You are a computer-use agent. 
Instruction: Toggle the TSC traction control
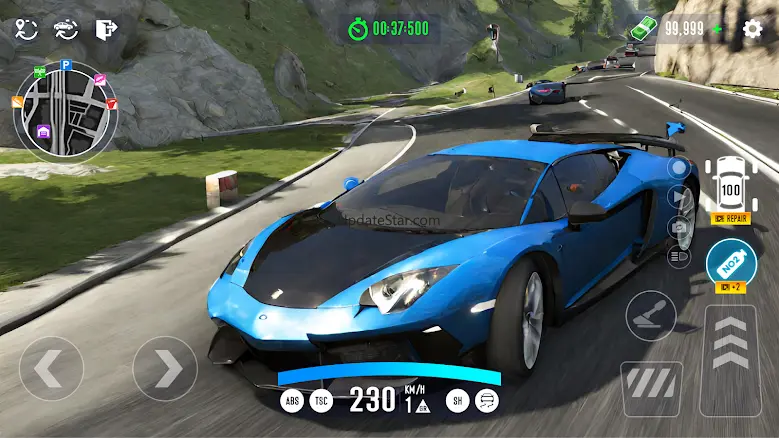click(x=322, y=400)
